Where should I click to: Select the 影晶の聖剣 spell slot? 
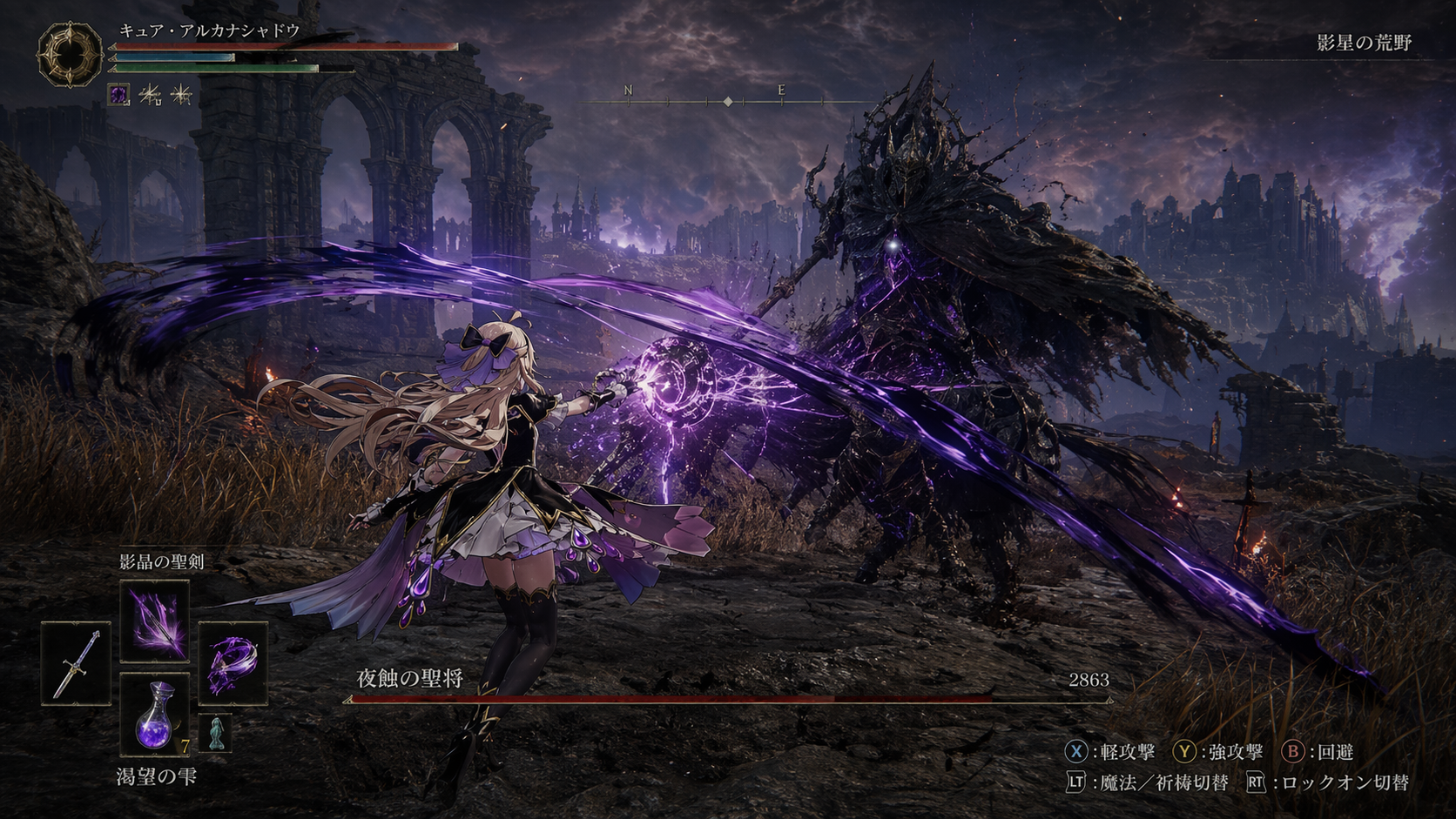(x=154, y=621)
